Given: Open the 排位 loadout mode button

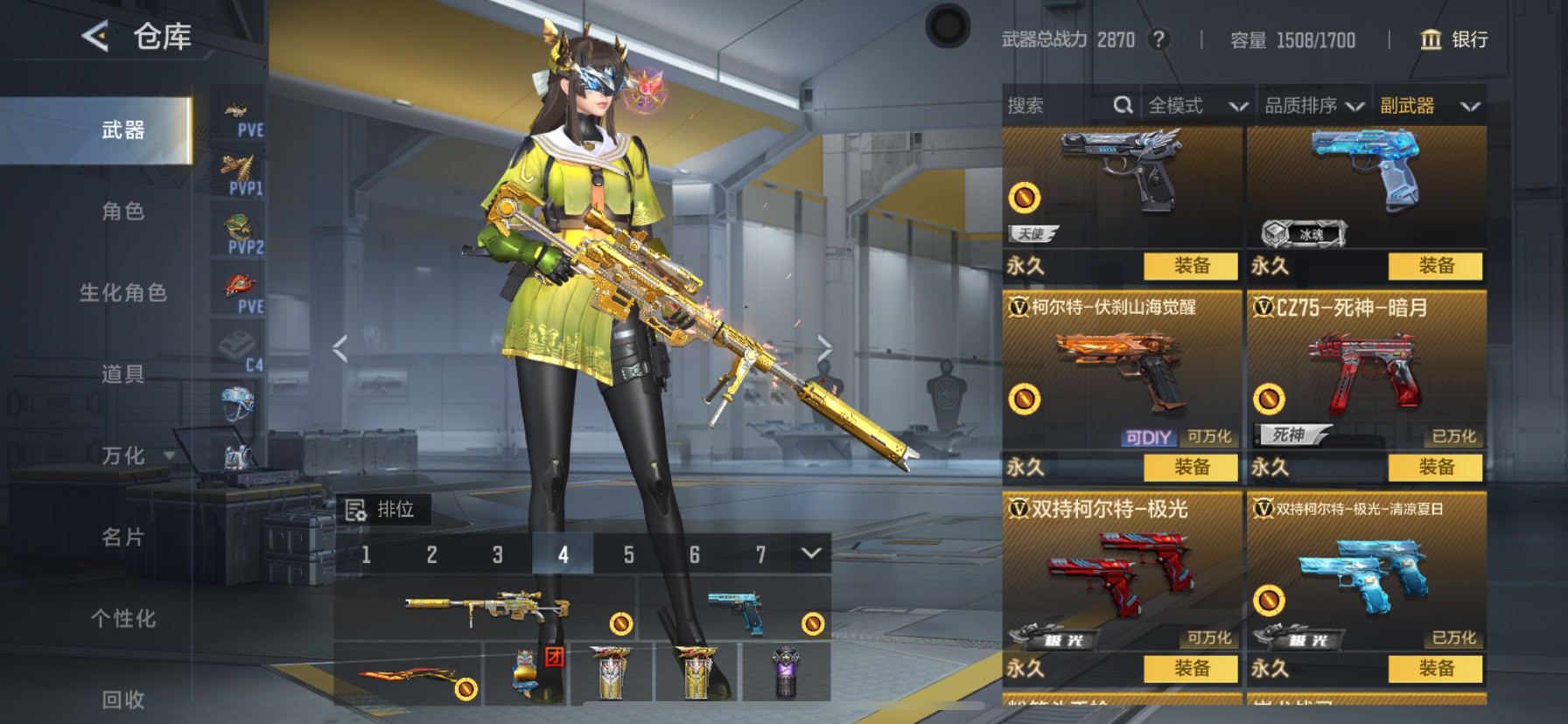Looking at the screenshot, I should pyautogui.click(x=381, y=509).
